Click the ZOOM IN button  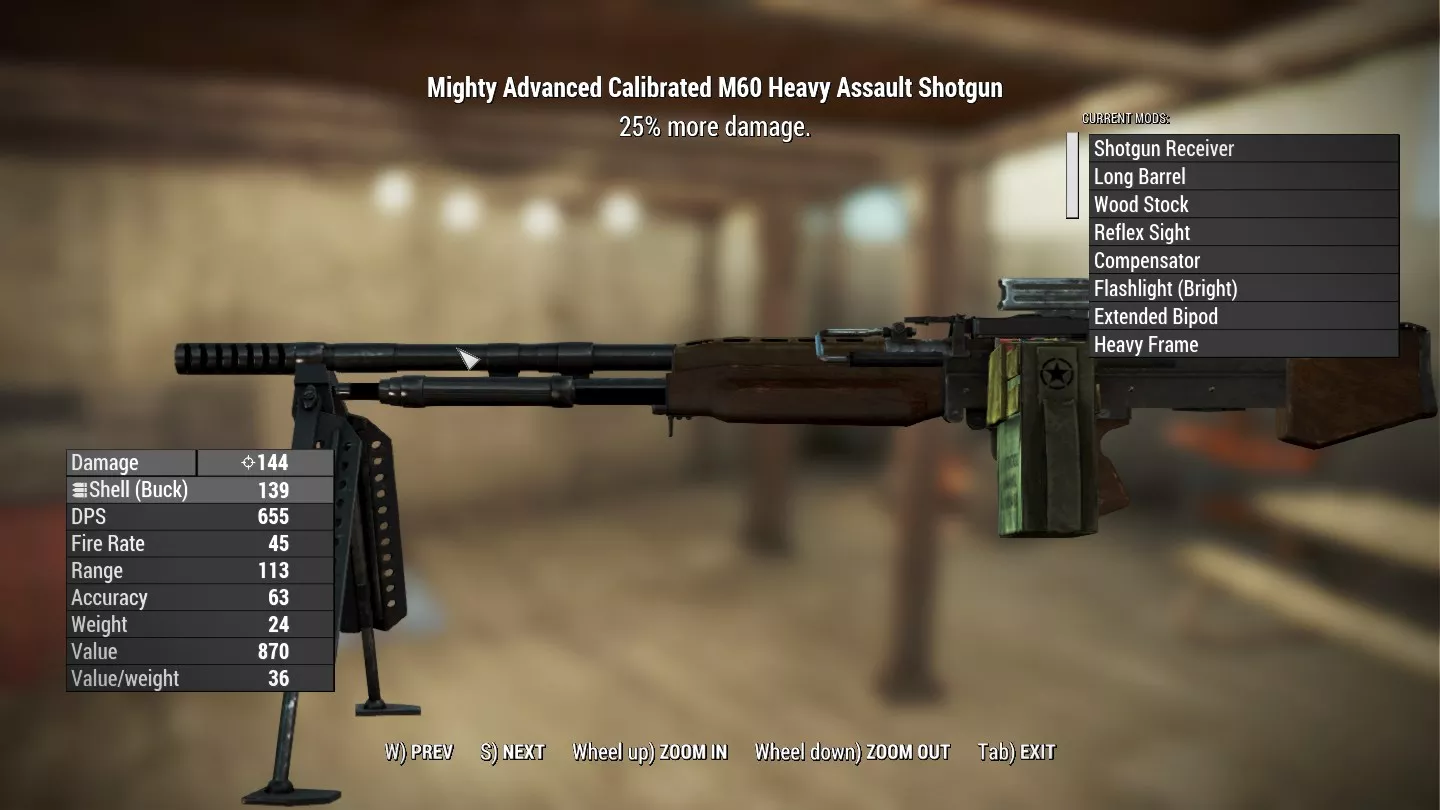[650, 752]
